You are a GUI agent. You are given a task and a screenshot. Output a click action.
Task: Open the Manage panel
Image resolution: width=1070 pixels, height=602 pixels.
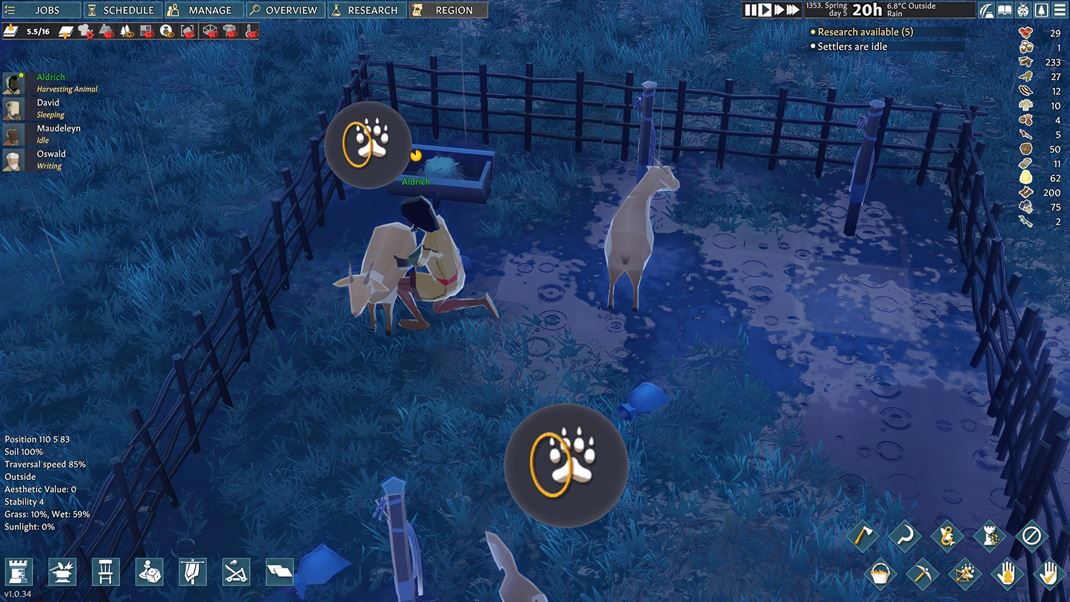pos(201,10)
